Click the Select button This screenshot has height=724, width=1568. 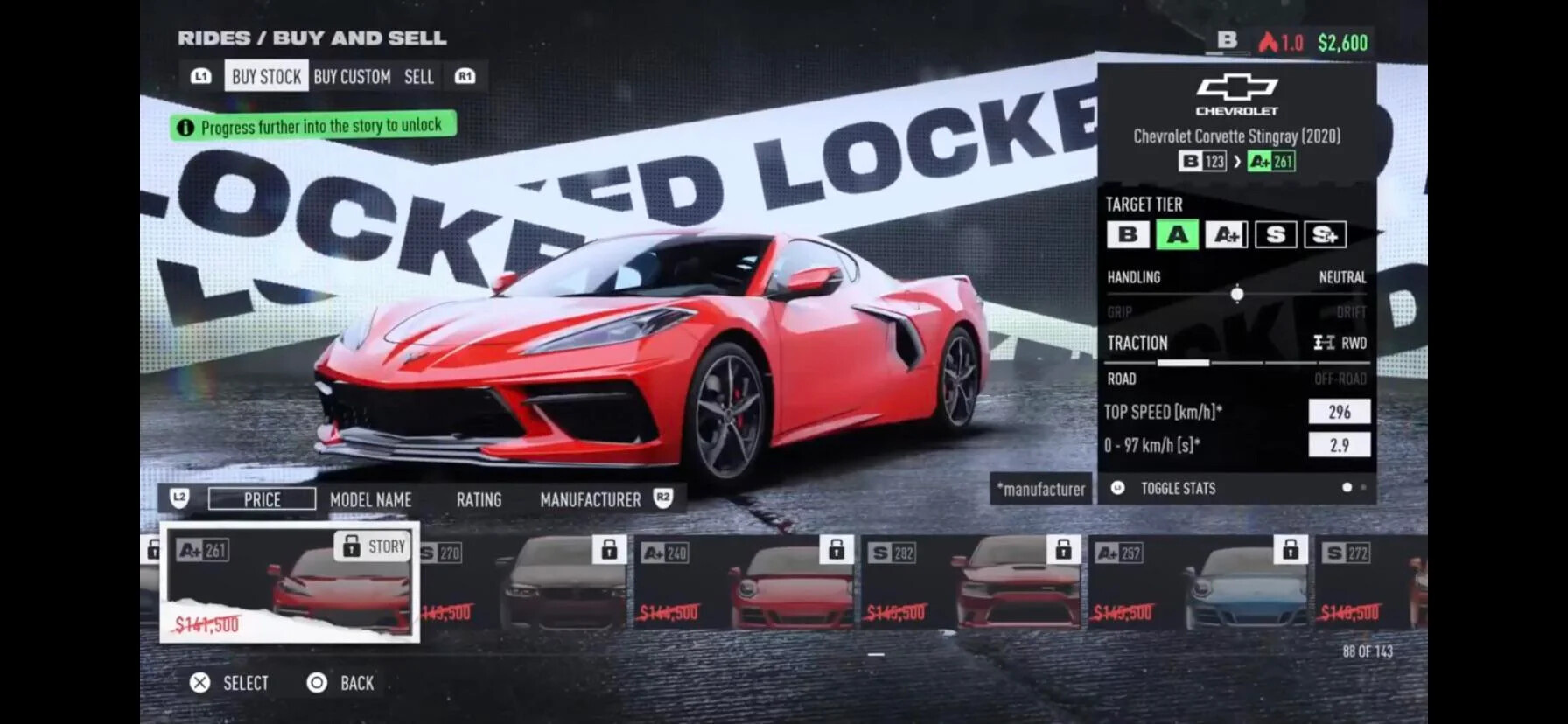230,683
